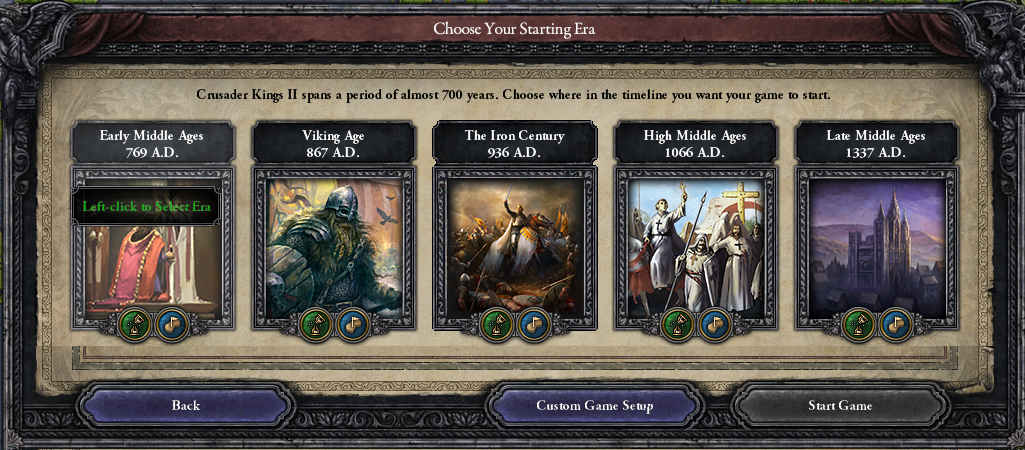Screen dimensions: 1025x450
Task: Click the blue flag icon under Viking Age
Action: 352,324
